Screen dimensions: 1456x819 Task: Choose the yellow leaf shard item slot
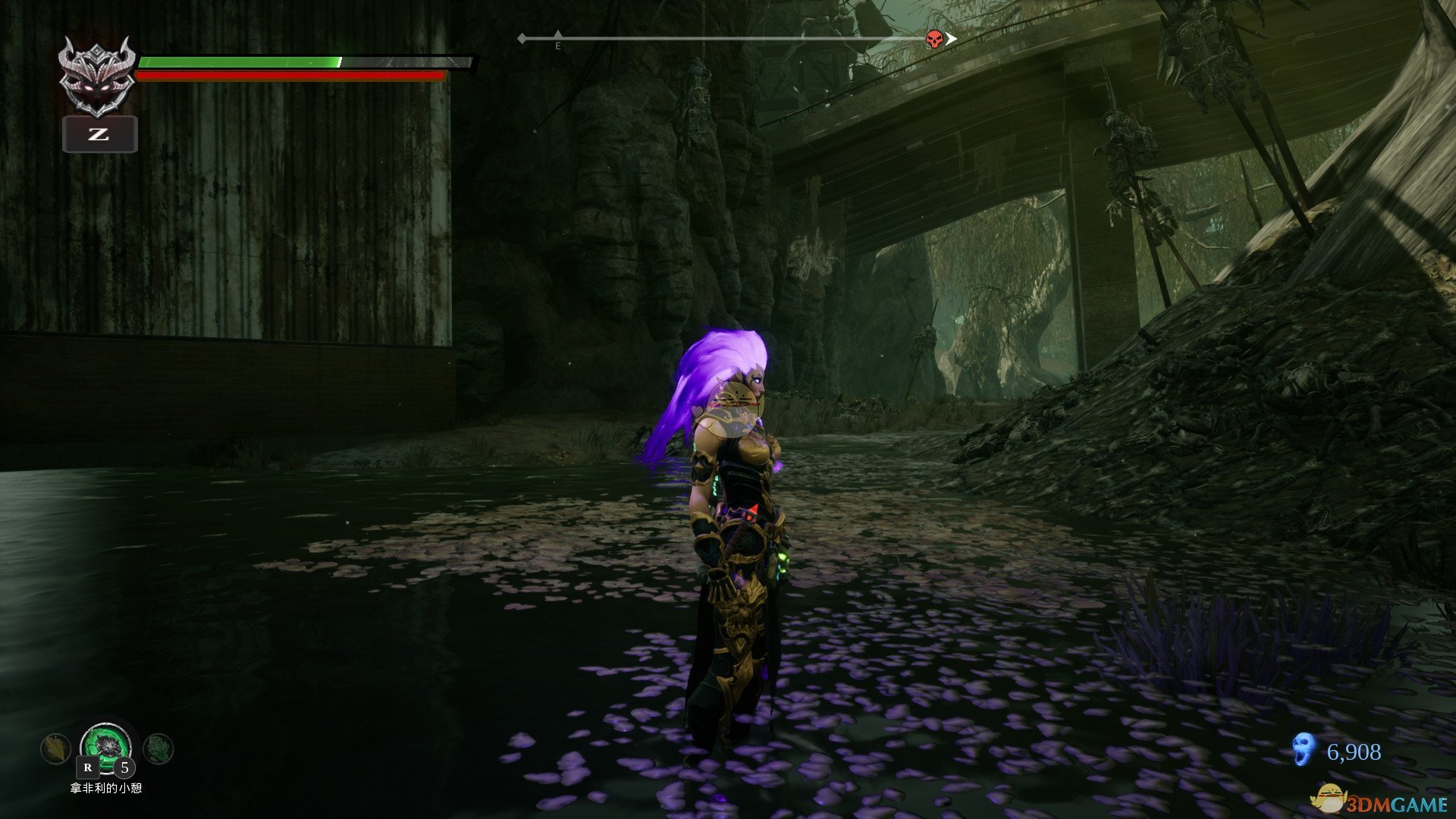point(55,749)
